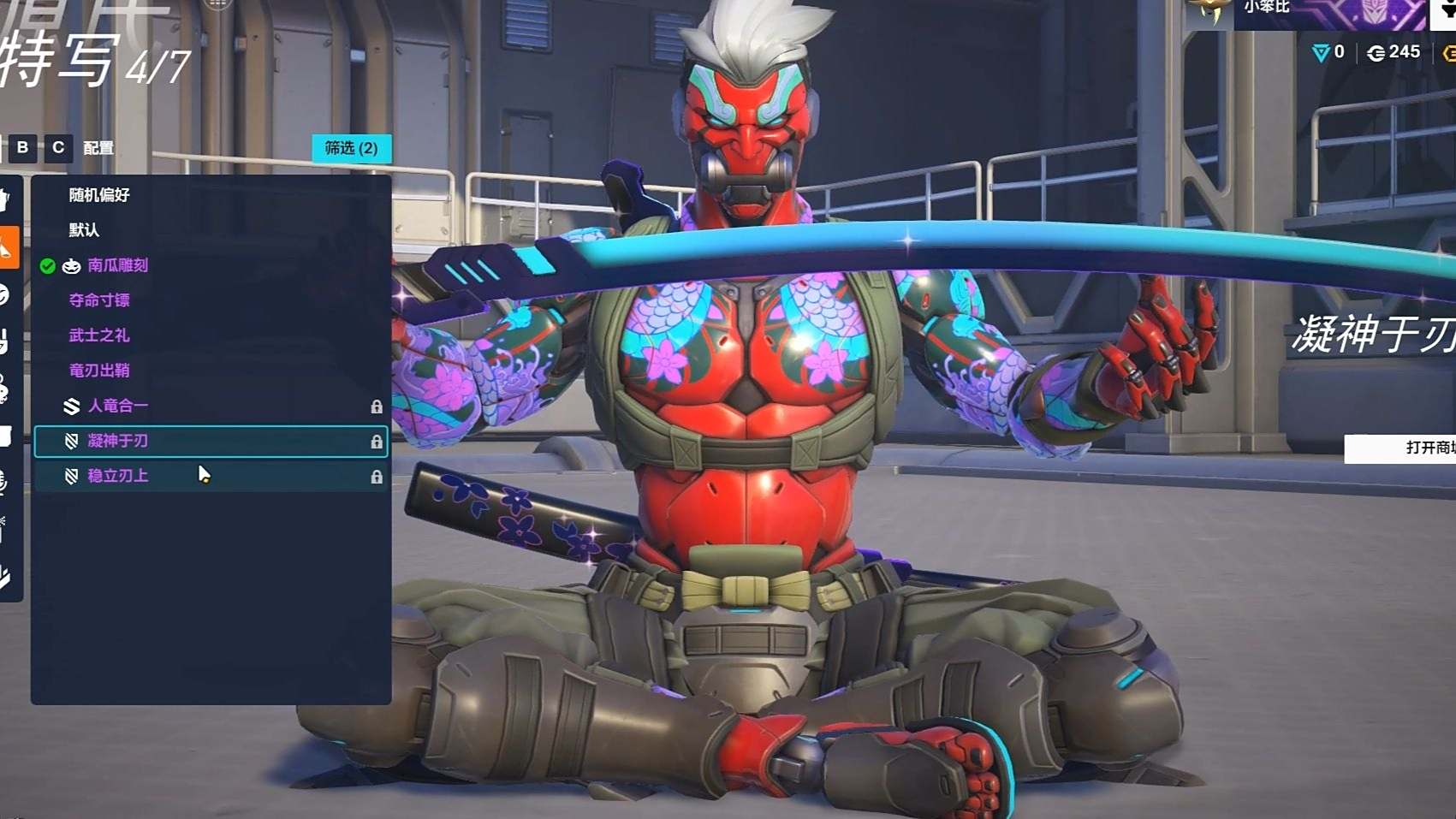This screenshot has width=1456, height=819.
Task: Select the locked 凝神于刃 entry
Action: coord(117,441)
